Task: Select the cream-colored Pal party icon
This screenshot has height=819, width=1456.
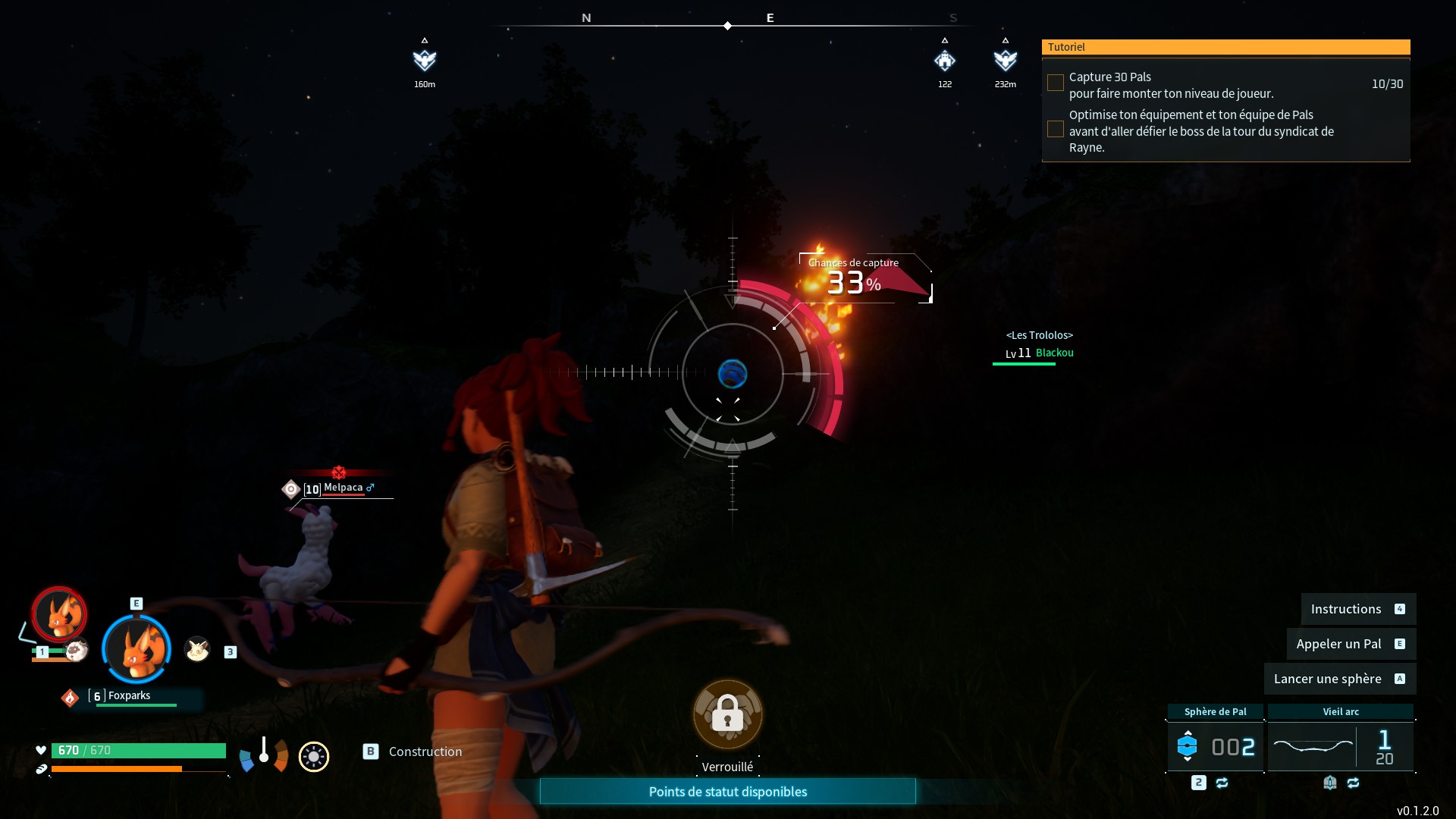Action: pos(197,649)
